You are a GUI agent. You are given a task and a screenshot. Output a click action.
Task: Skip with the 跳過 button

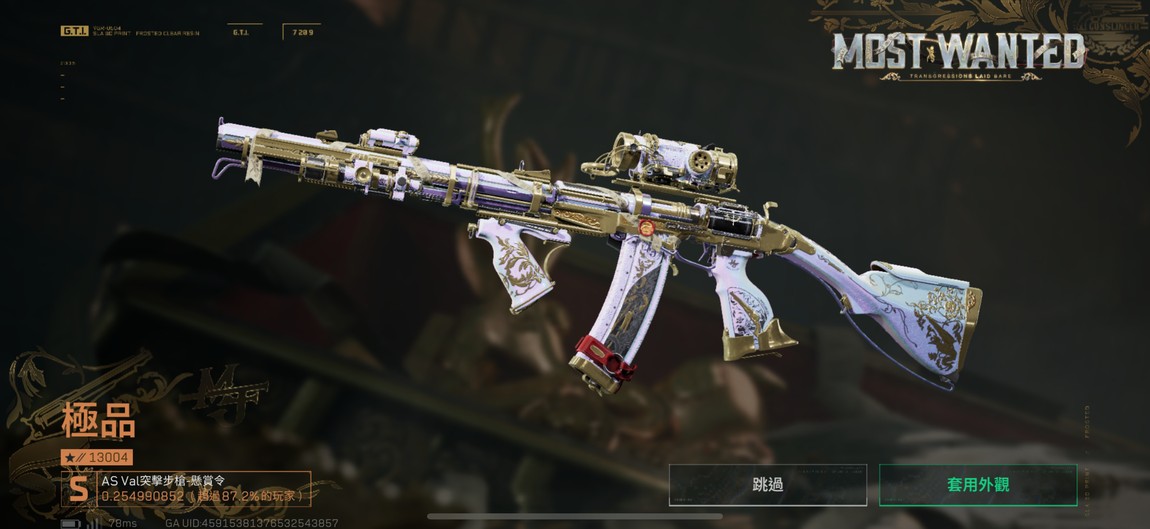point(767,485)
